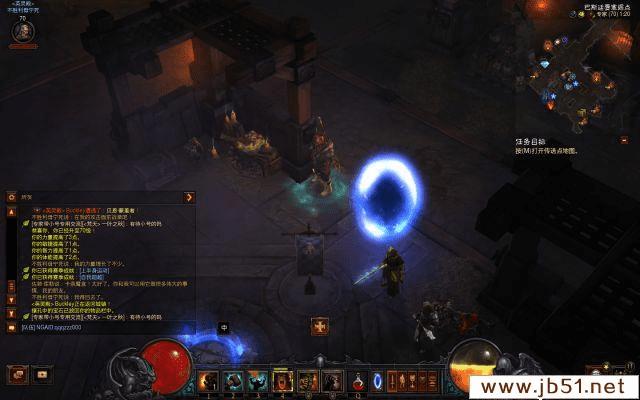Open the social friends button at bottom left
640x400 pixels.
click(17, 374)
